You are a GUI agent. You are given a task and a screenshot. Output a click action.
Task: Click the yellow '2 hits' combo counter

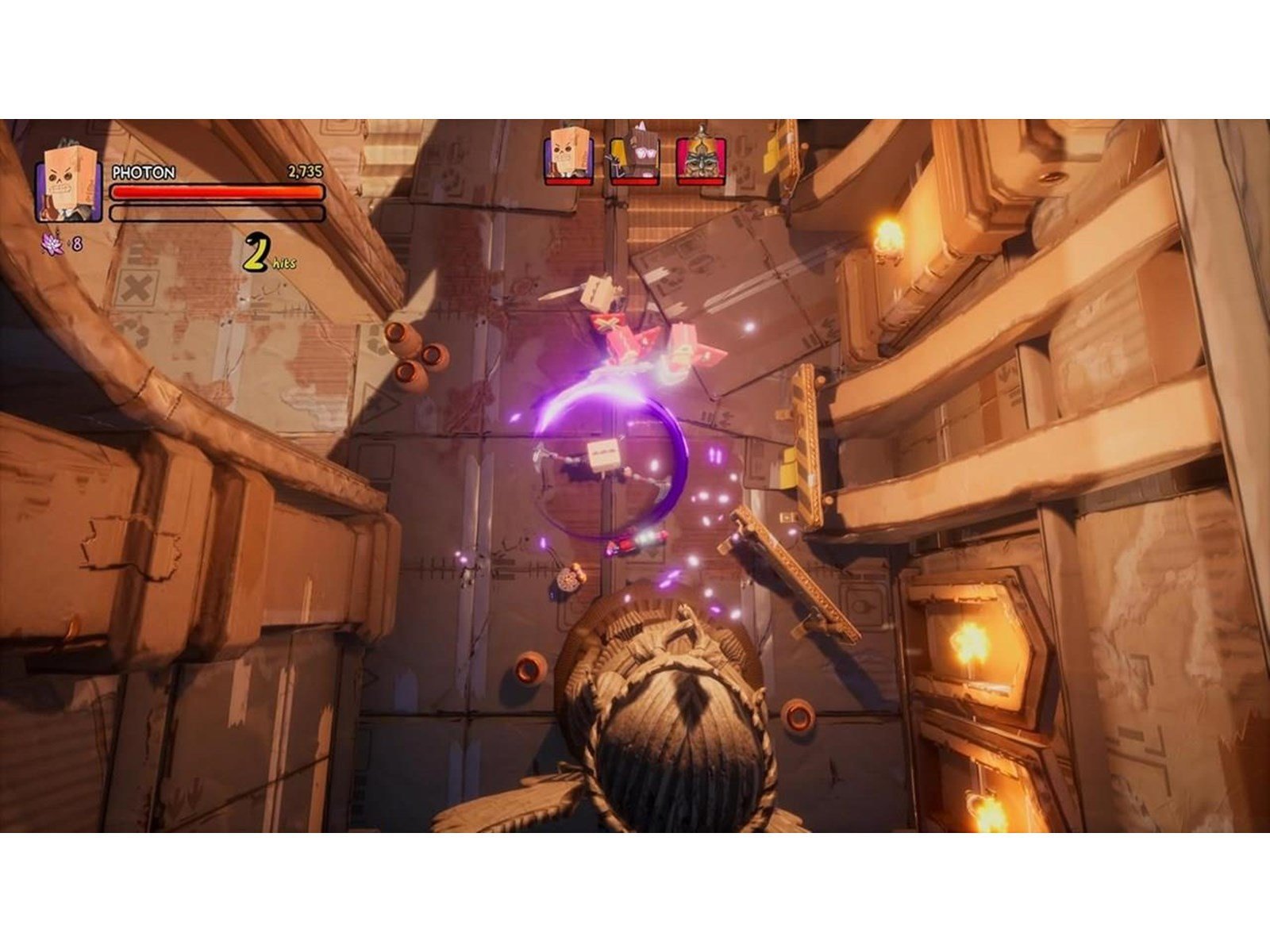point(262,254)
